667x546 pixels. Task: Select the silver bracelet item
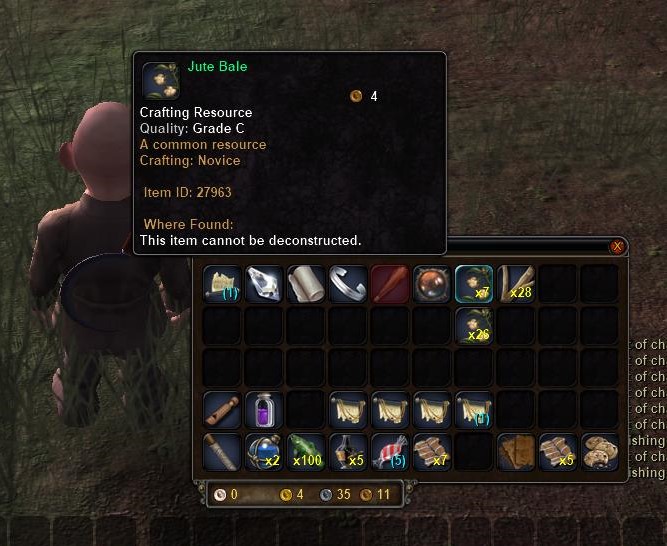click(x=348, y=283)
